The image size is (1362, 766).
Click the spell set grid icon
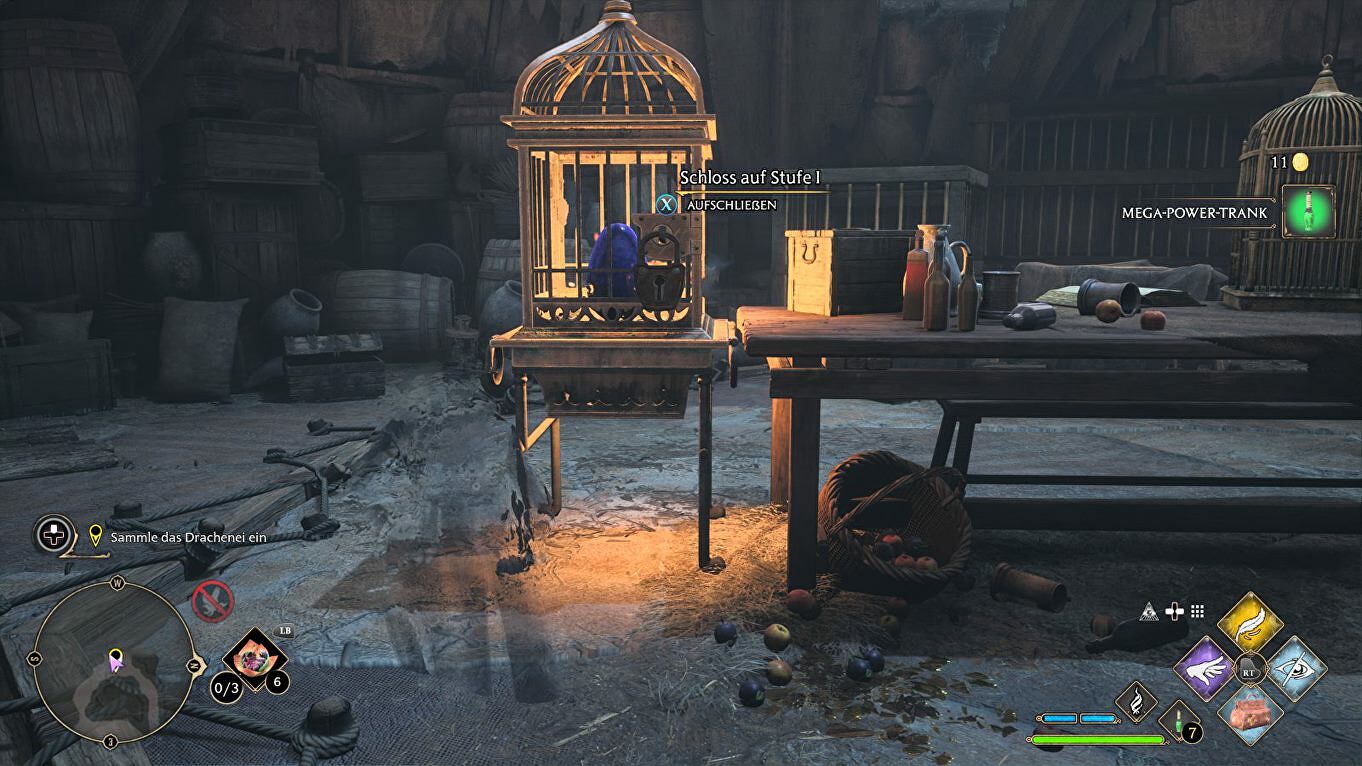(x=1197, y=611)
